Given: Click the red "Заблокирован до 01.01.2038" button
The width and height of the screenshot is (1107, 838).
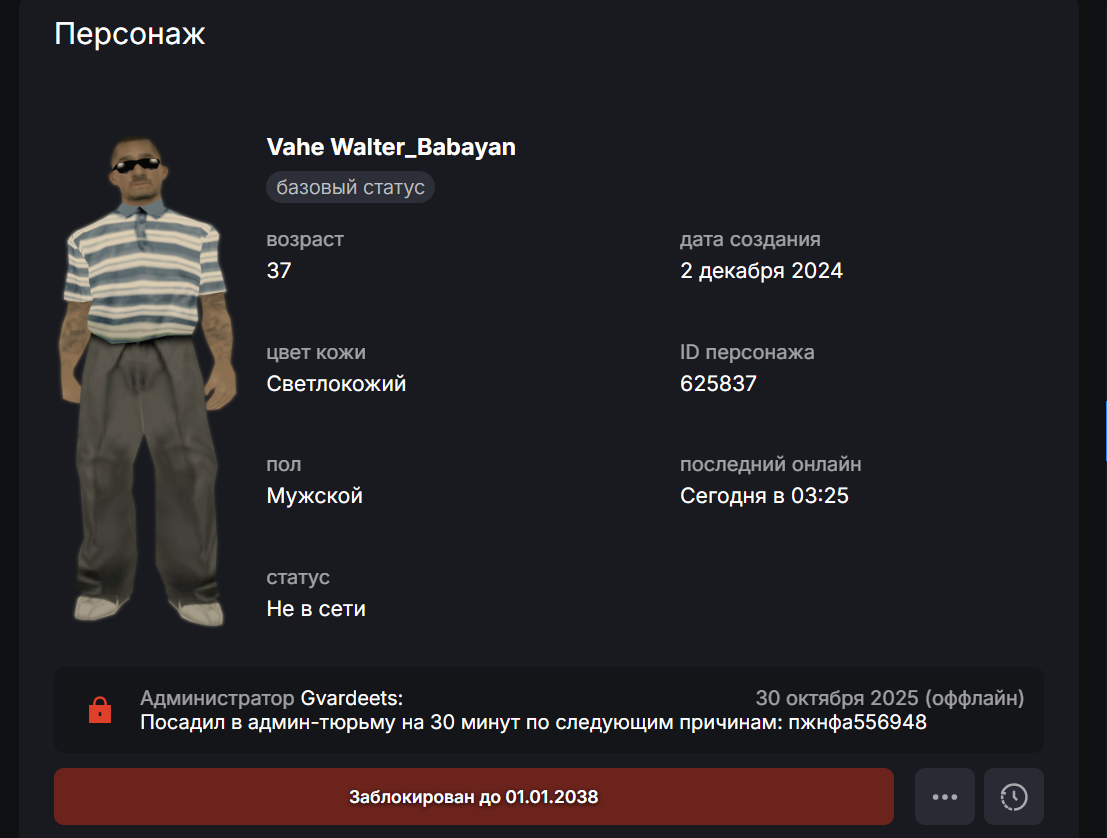Looking at the screenshot, I should [x=473, y=797].
